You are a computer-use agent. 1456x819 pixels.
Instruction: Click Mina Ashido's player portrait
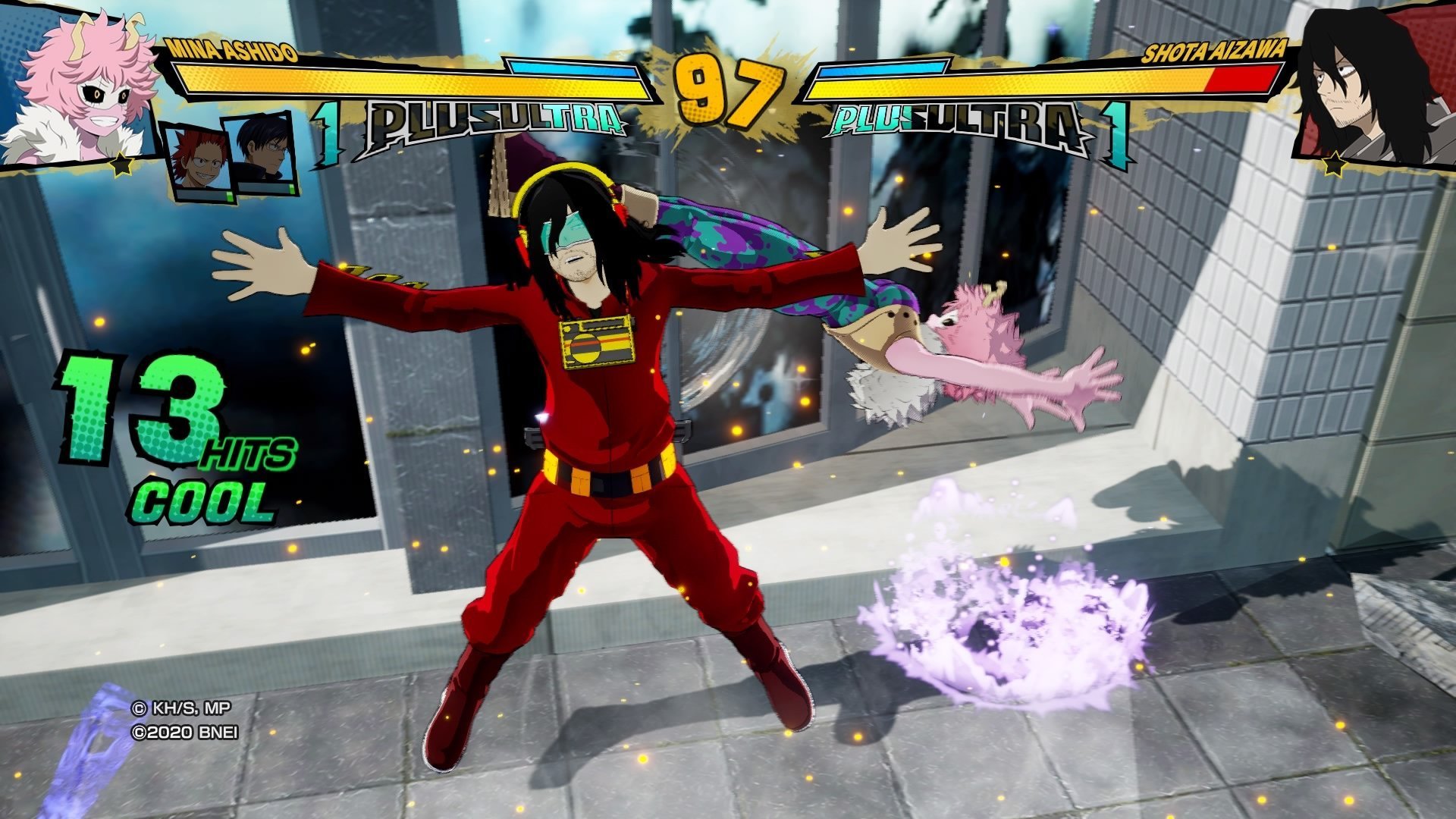coord(80,87)
